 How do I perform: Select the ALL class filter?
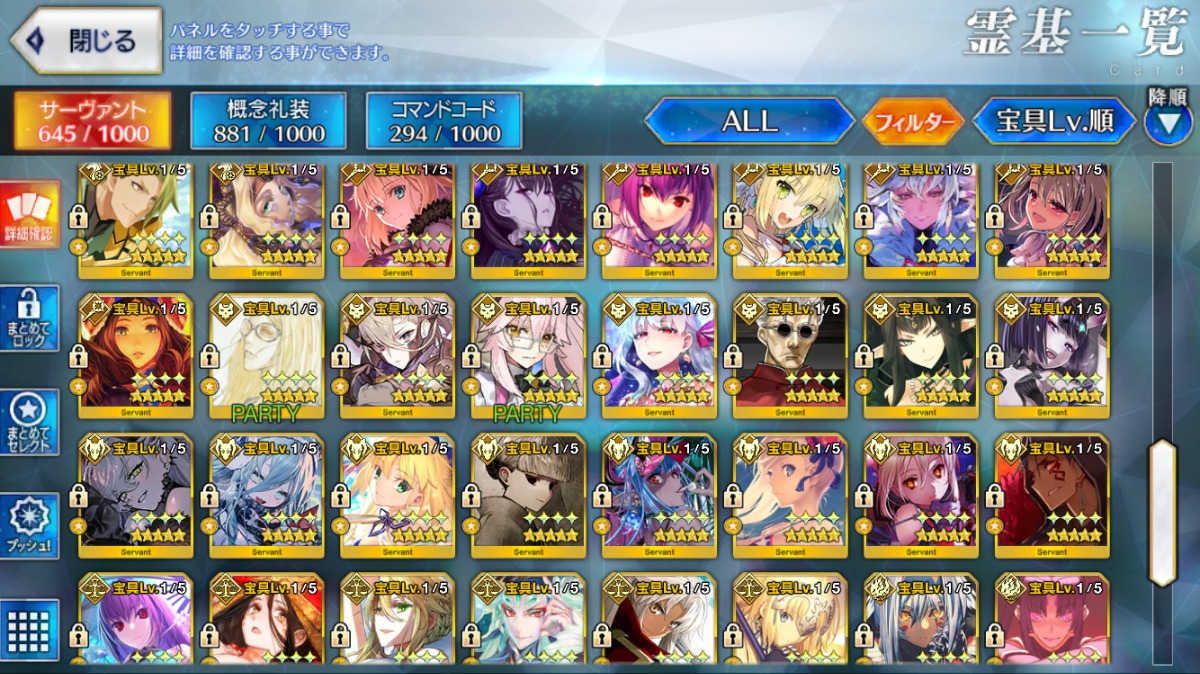(x=750, y=121)
